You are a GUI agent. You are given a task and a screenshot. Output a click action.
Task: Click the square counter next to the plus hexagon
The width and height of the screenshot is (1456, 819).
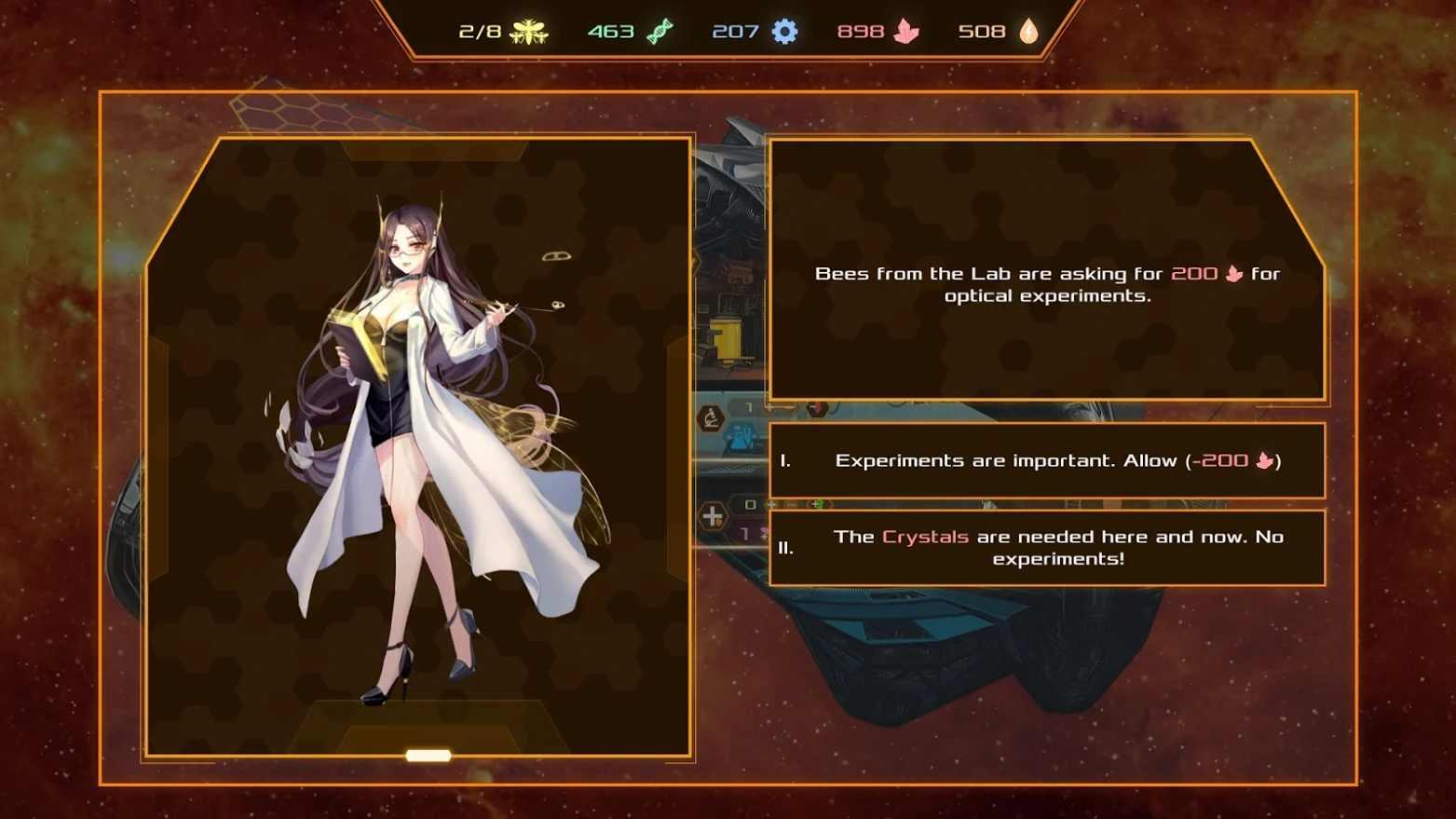pyautogui.click(x=749, y=505)
